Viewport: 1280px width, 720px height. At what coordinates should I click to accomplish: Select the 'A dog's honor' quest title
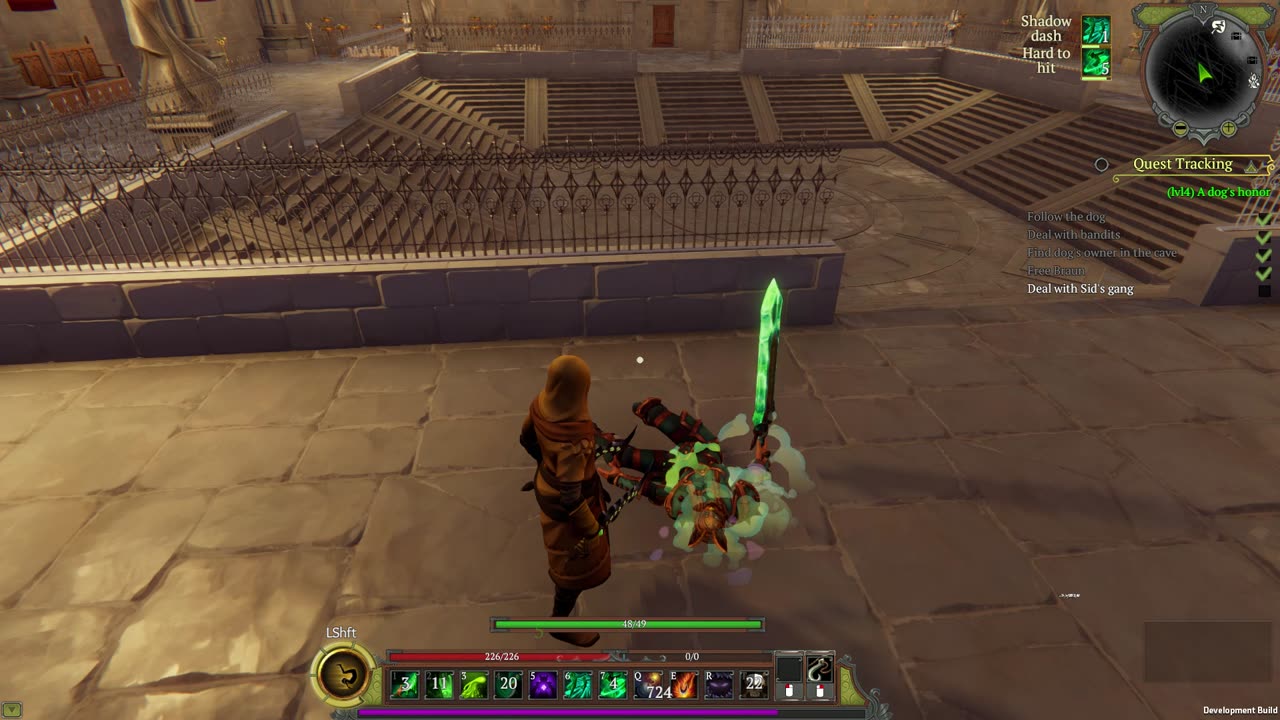point(1218,192)
